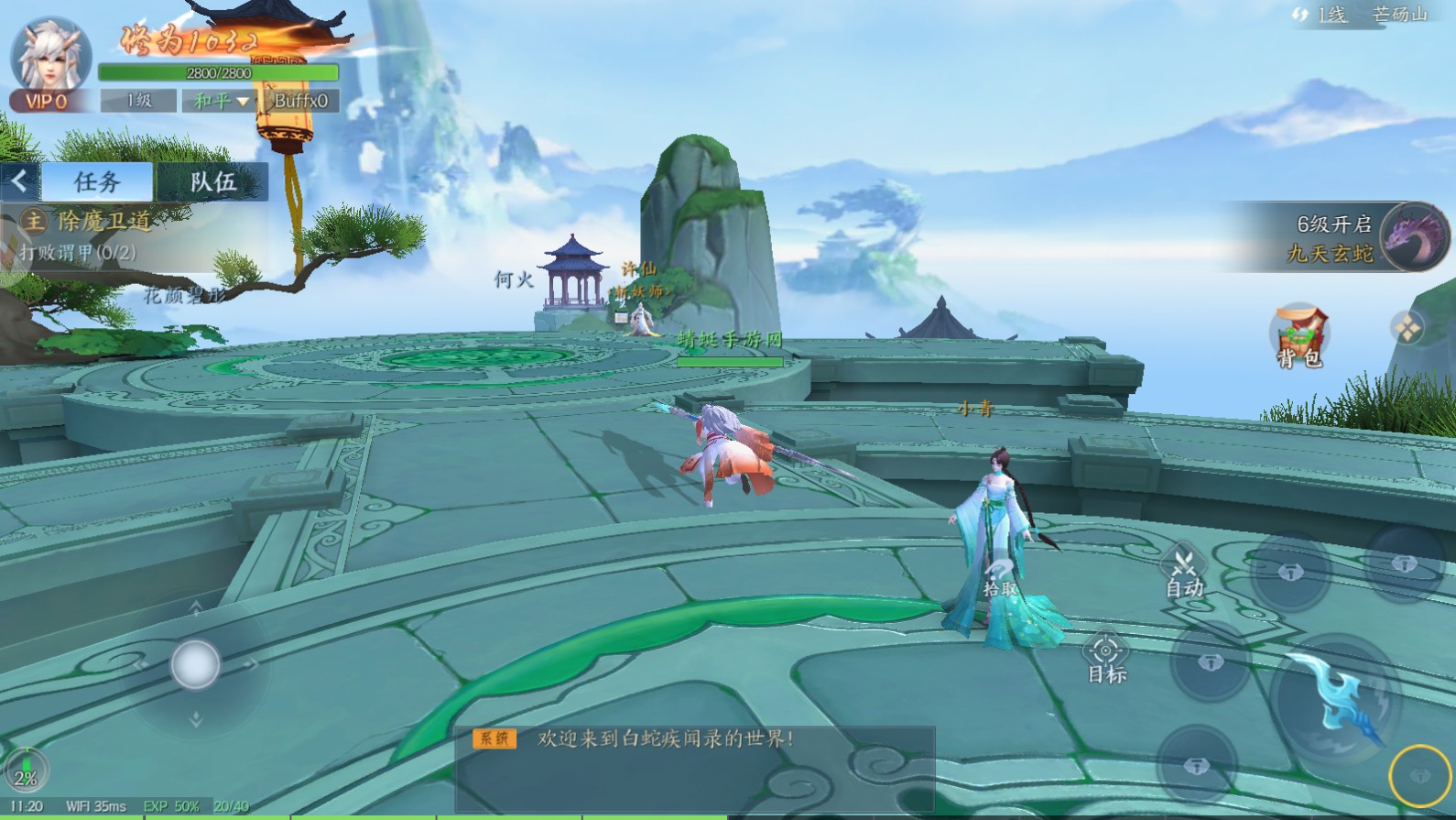Open the 背包 backpack
The height and width of the screenshot is (820, 1456).
click(1299, 336)
